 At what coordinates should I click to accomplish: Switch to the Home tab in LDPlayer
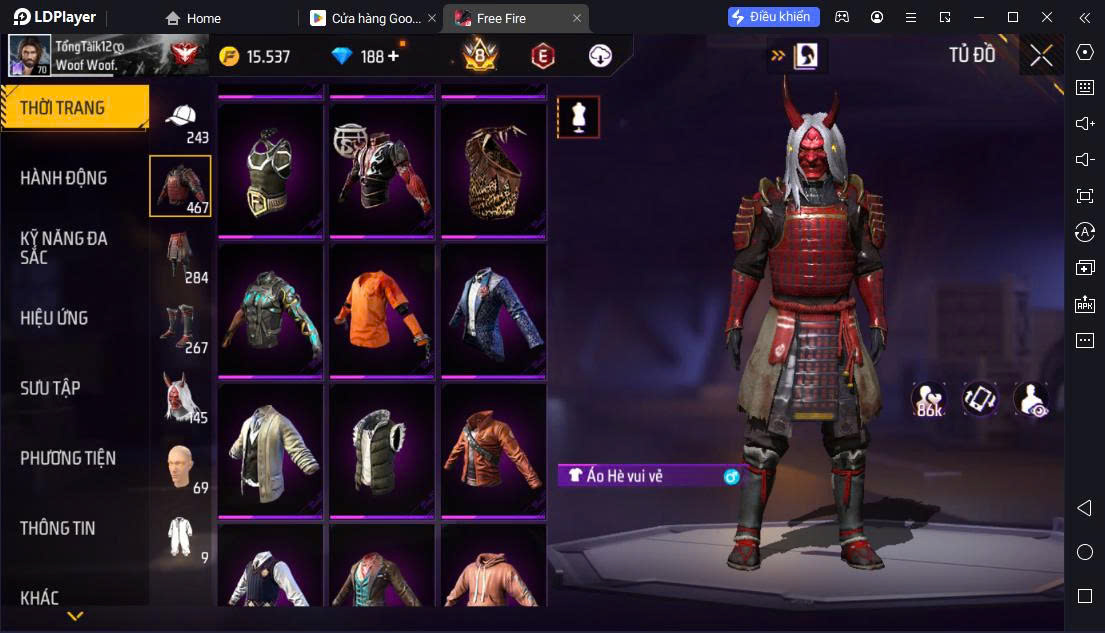tap(194, 18)
